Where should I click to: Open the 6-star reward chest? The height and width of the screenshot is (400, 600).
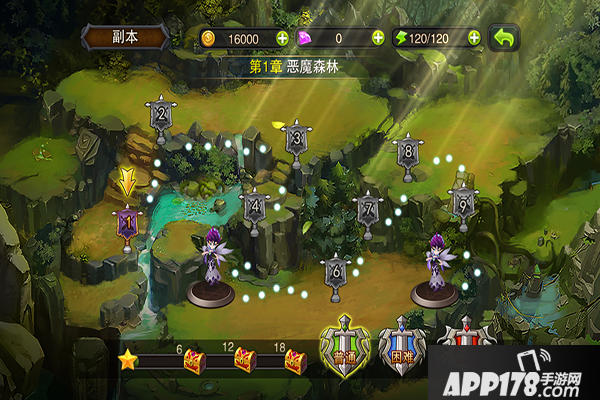193,360
